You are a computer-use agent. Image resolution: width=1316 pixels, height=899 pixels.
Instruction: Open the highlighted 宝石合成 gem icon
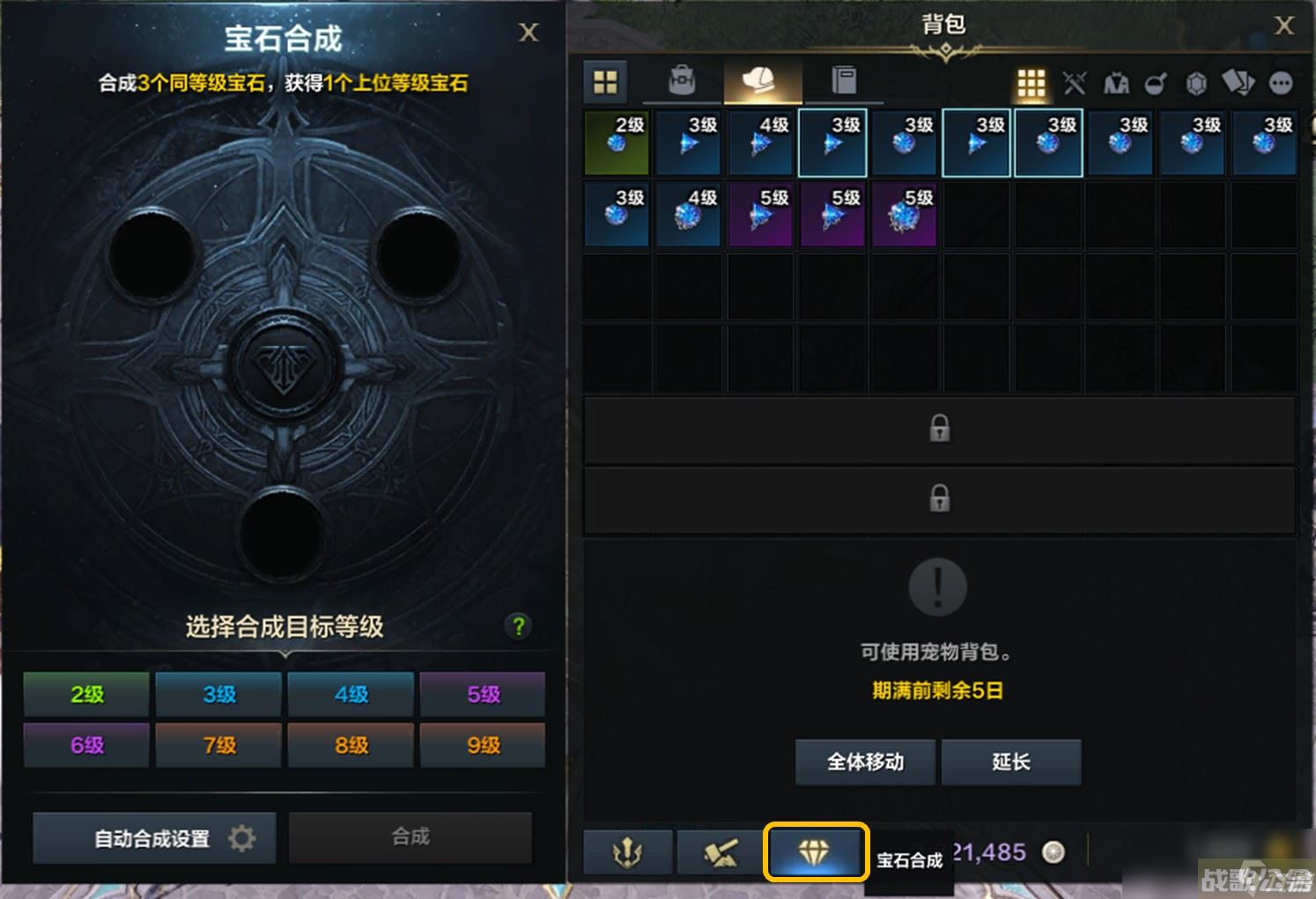point(816,852)
